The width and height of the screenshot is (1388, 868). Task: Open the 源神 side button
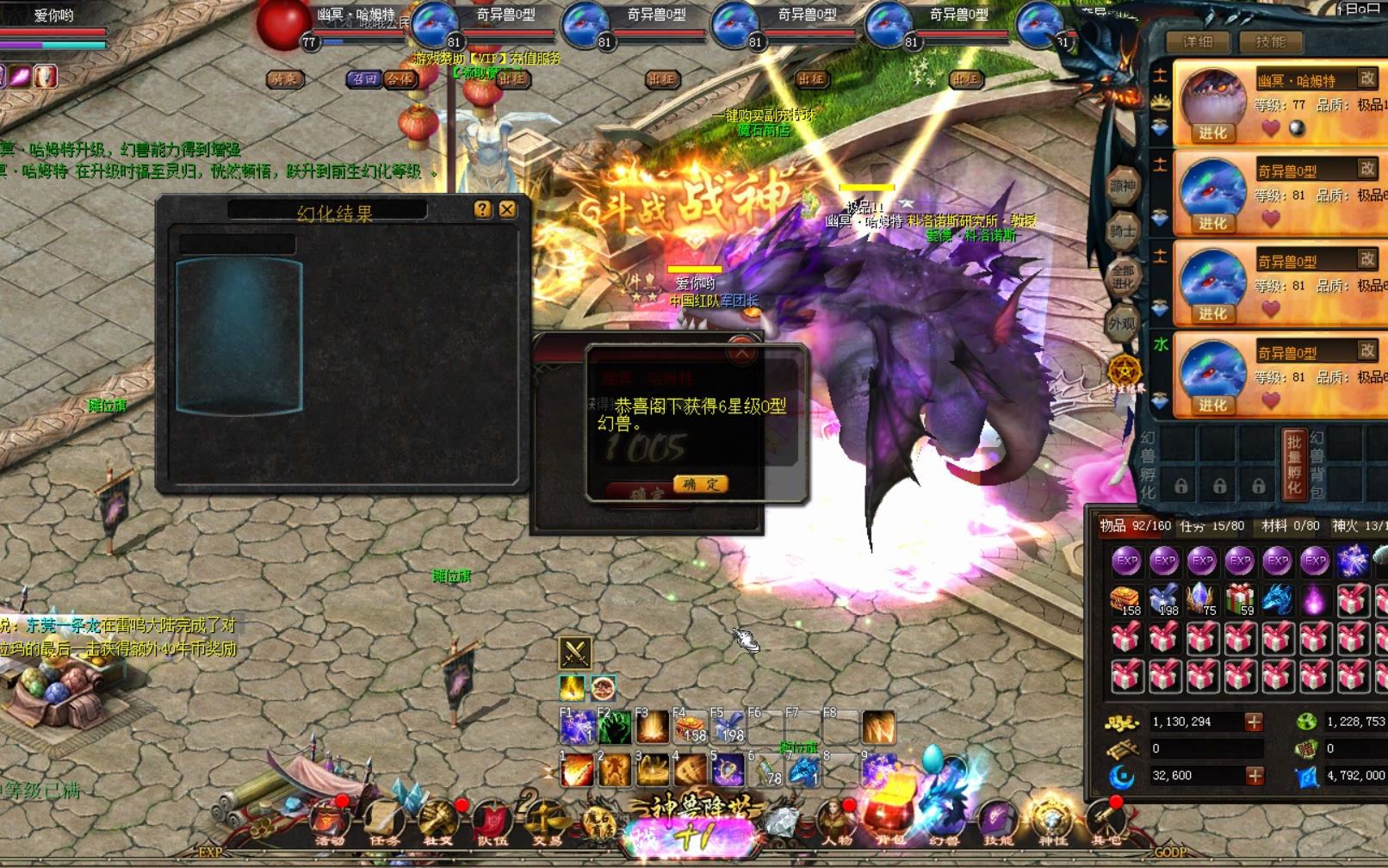coord(1123,186)
